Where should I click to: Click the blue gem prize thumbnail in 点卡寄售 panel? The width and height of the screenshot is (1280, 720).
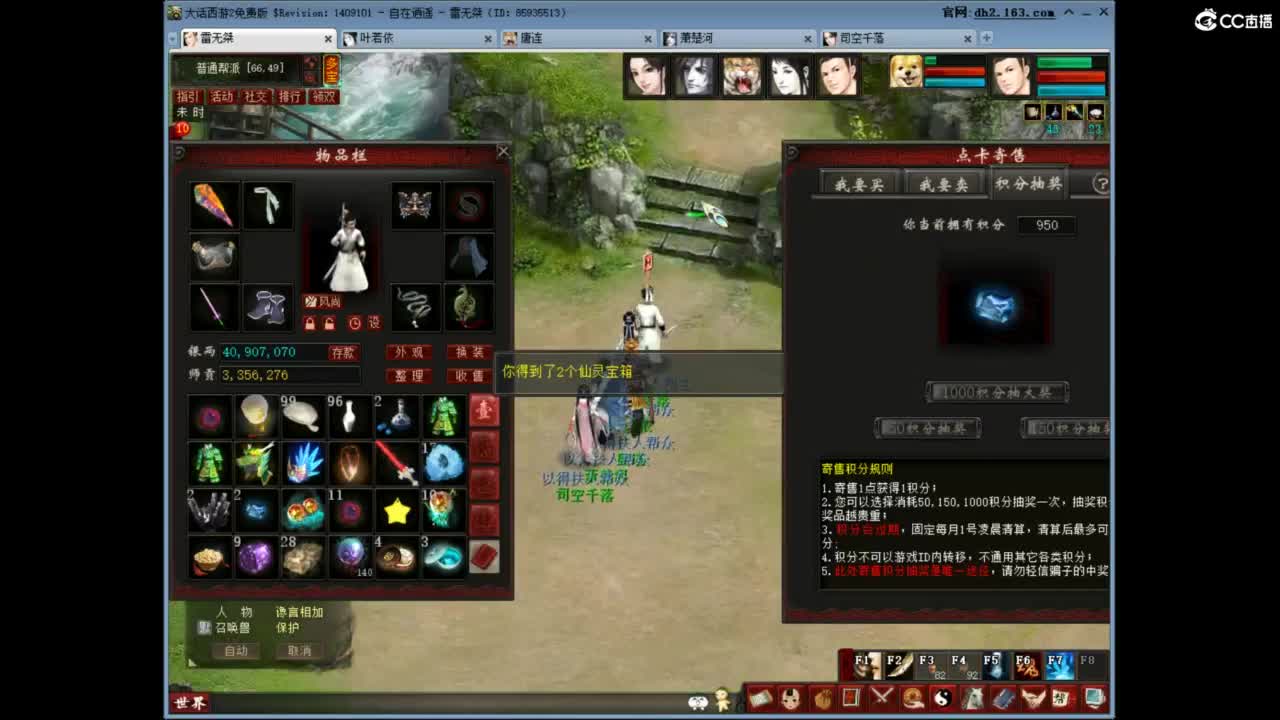click(x=995, y=307)
